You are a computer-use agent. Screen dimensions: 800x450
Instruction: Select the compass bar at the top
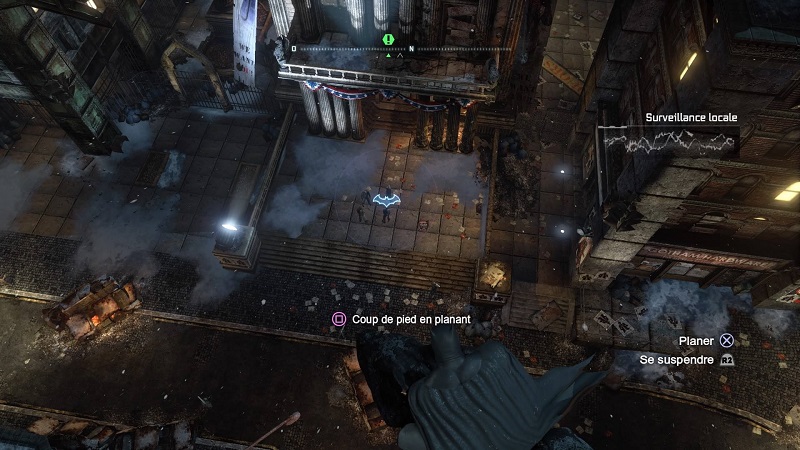coord(352,48)
